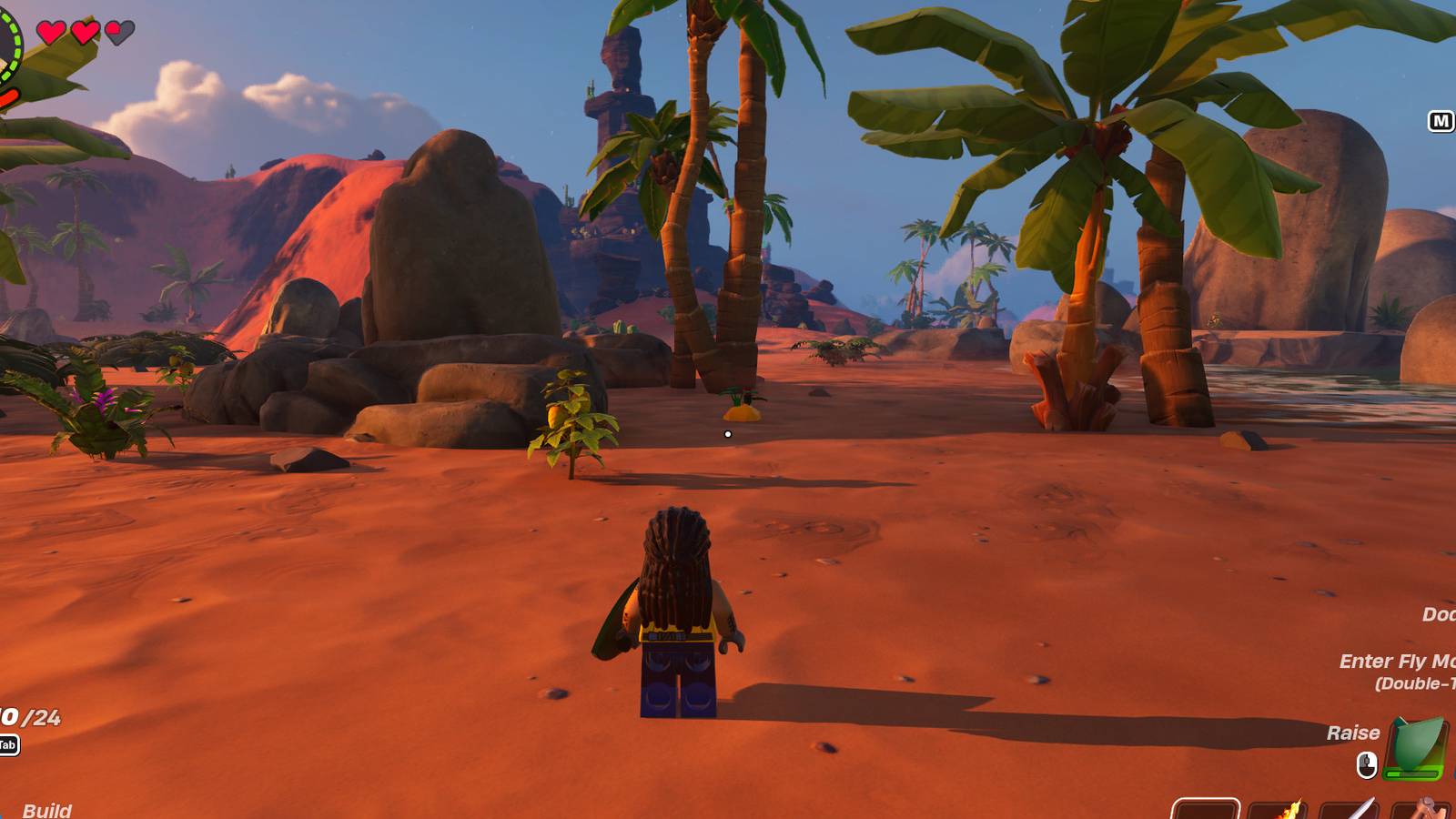Click the Raise action label
The image size is (1456, 819).
1355,733
